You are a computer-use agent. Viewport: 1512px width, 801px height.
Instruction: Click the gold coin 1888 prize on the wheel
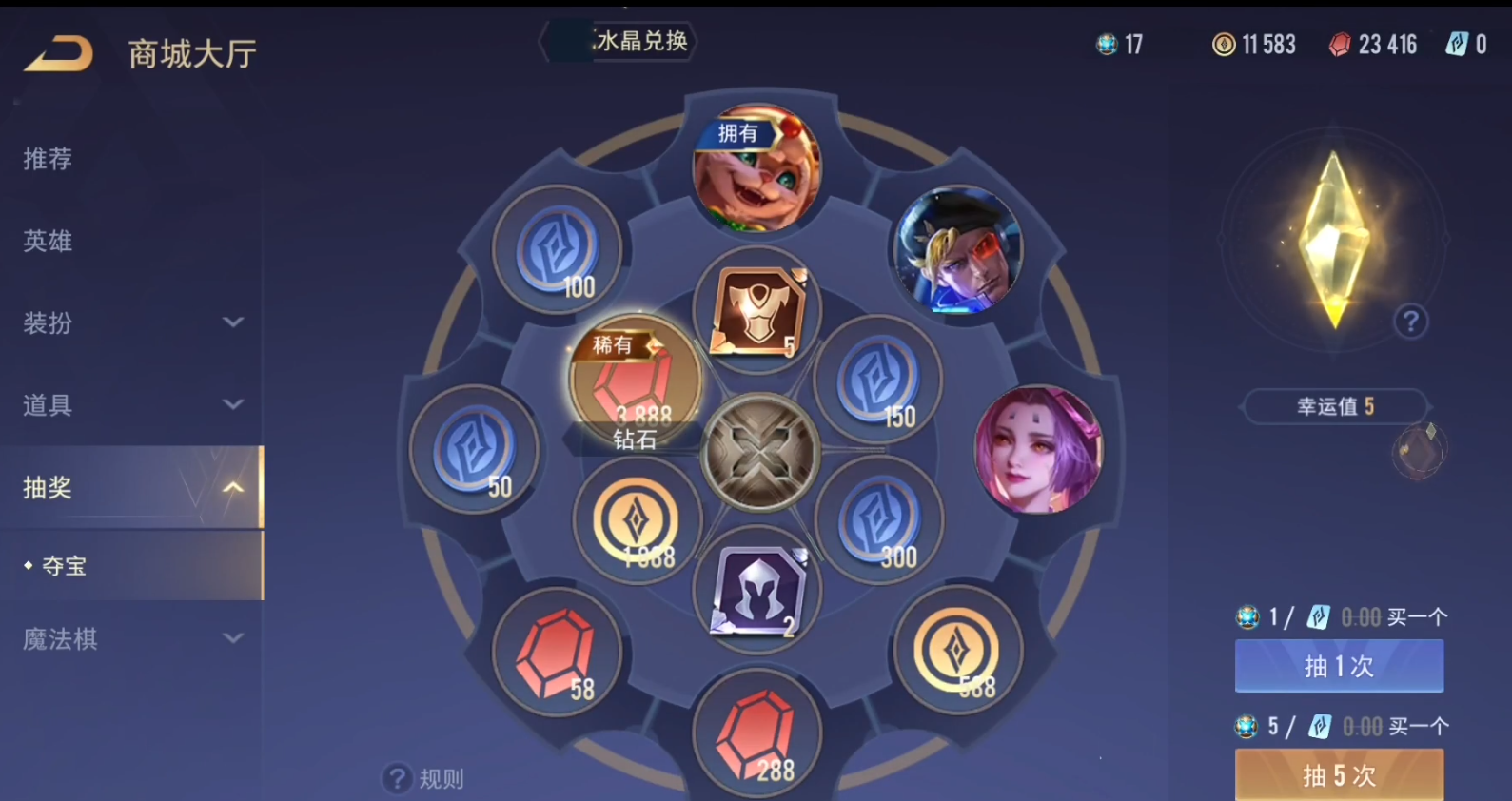[x=638, y=518]
